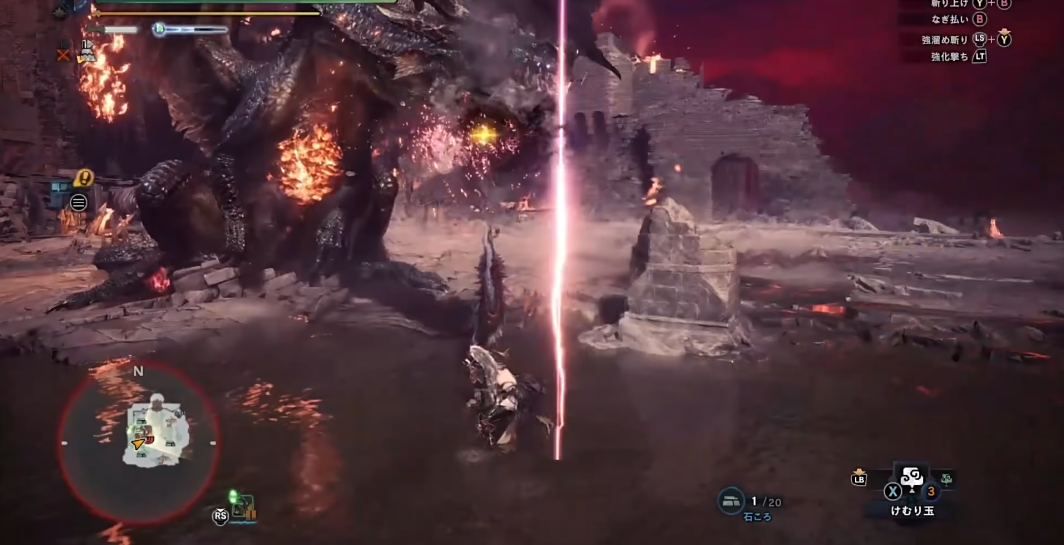Select the けむり玉 smoke bomb item

(x=911, y=479)
